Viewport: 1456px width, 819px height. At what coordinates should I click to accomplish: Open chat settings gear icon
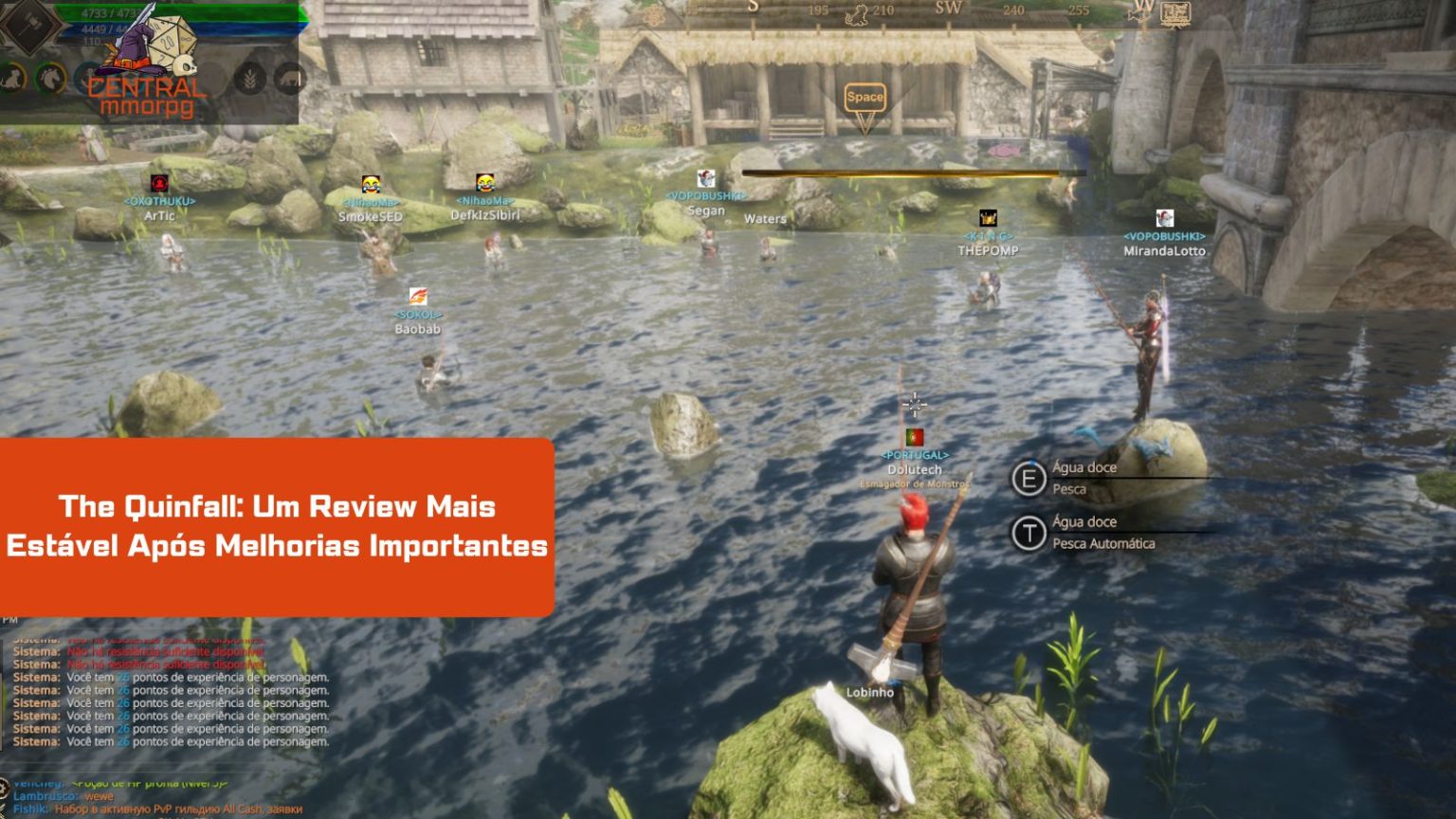click(x=4, y=788)
